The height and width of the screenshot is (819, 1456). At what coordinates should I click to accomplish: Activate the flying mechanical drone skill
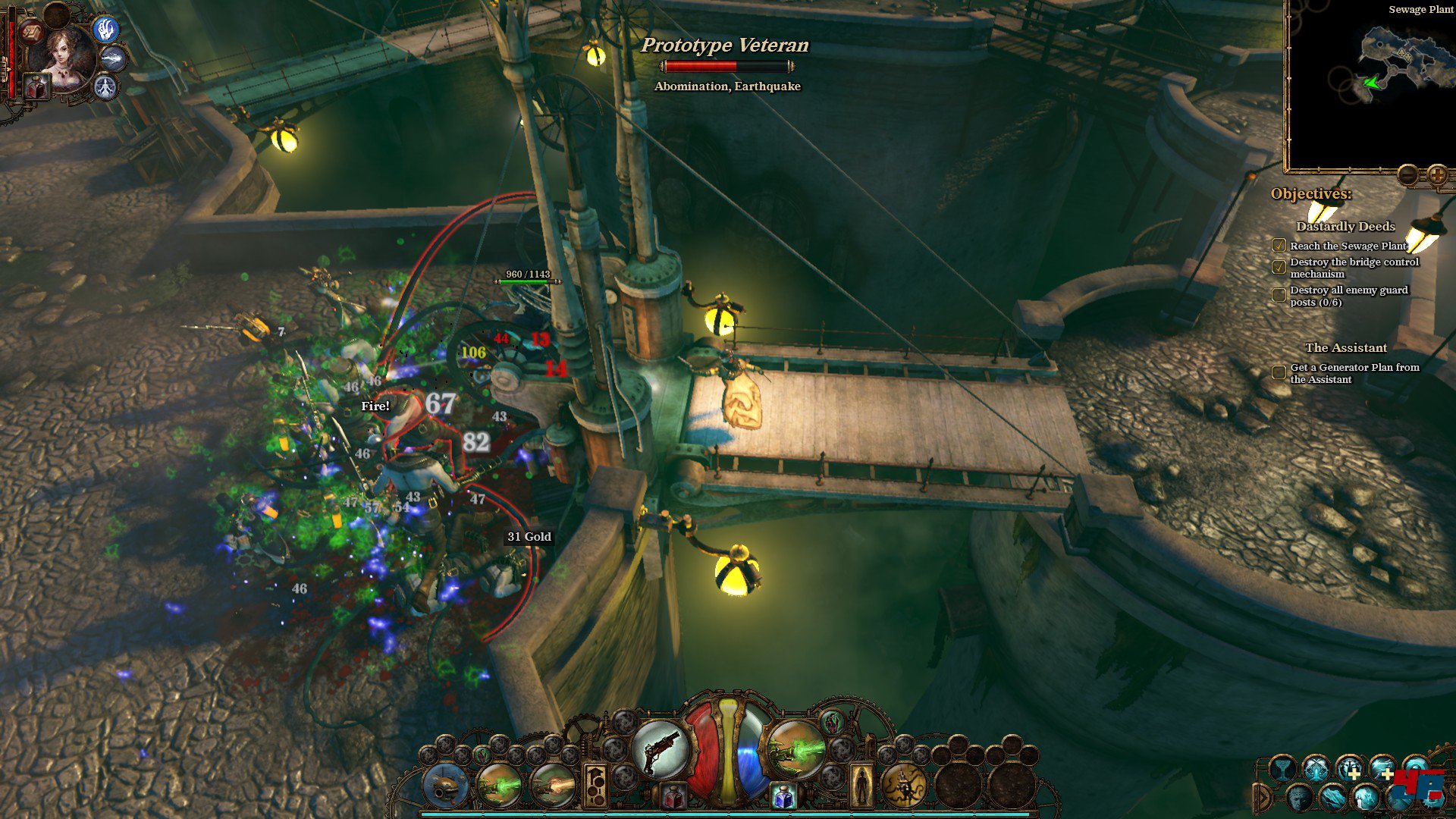[446, 786]
